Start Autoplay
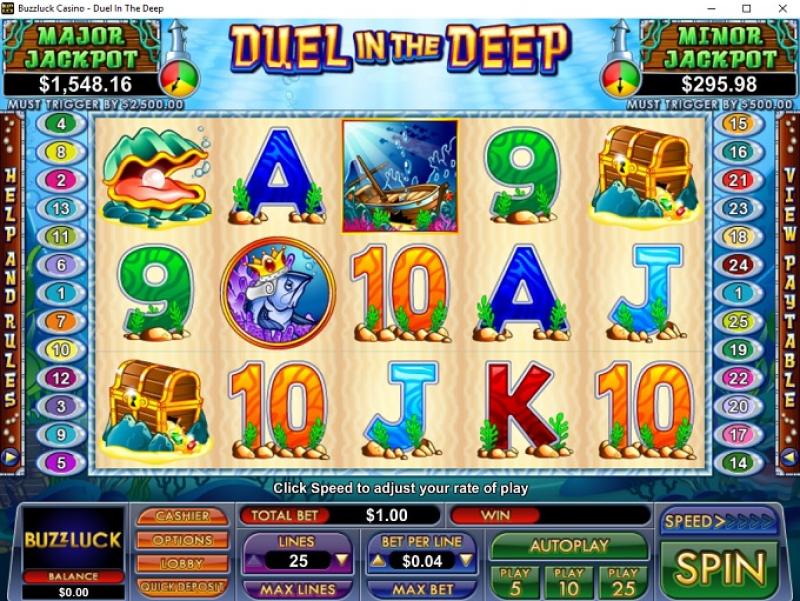 [568, 547]
